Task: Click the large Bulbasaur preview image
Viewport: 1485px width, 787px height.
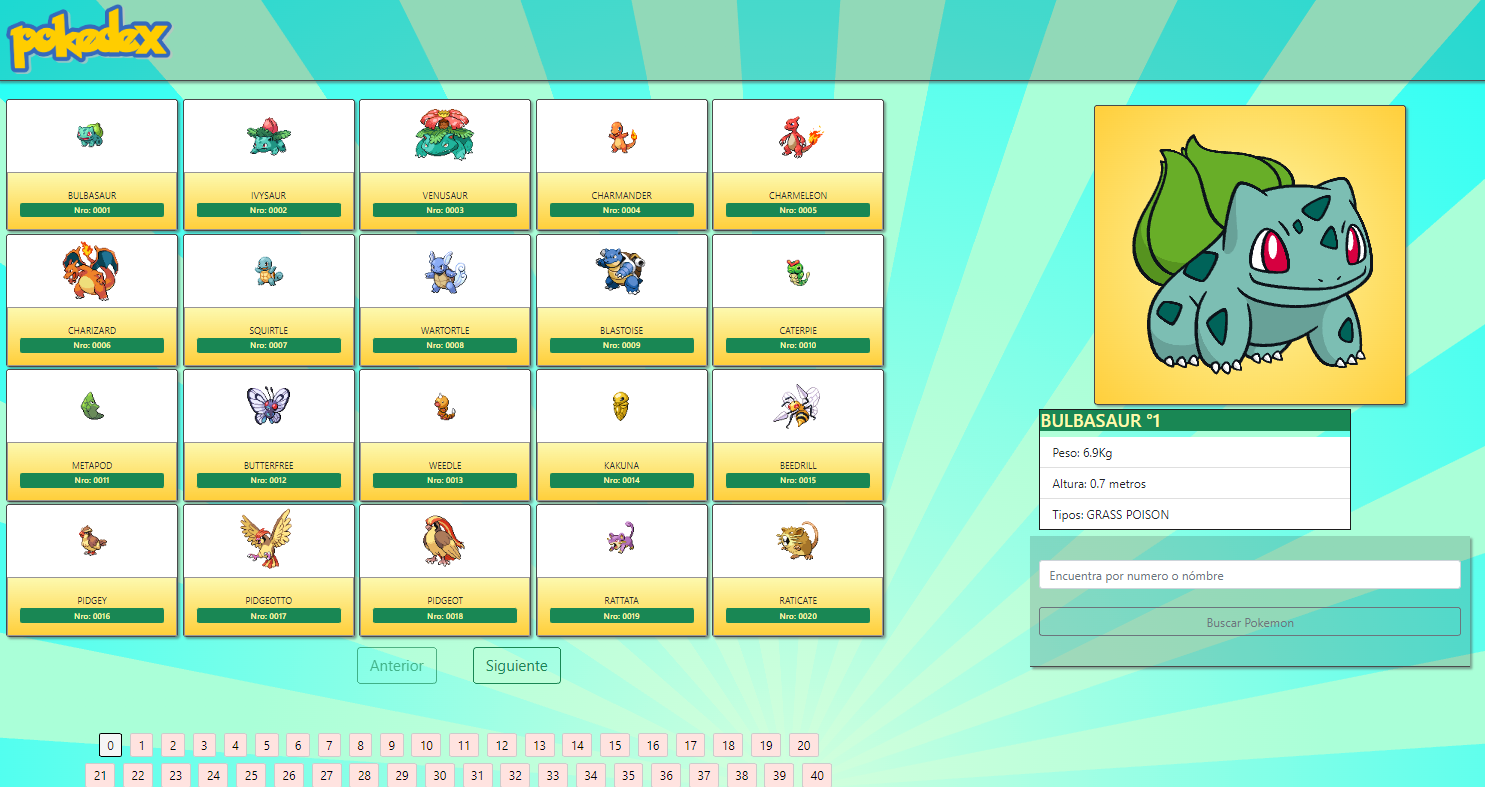Action: (1249, 253)
